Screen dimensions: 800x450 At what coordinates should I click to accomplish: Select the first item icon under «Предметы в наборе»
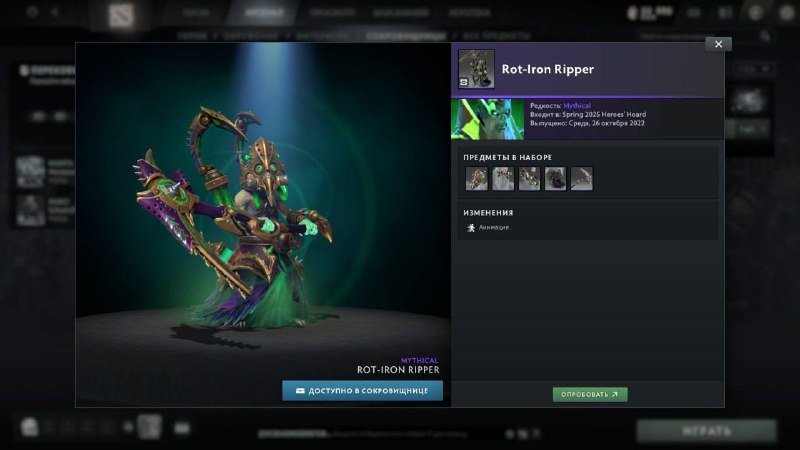pos(477,178)
